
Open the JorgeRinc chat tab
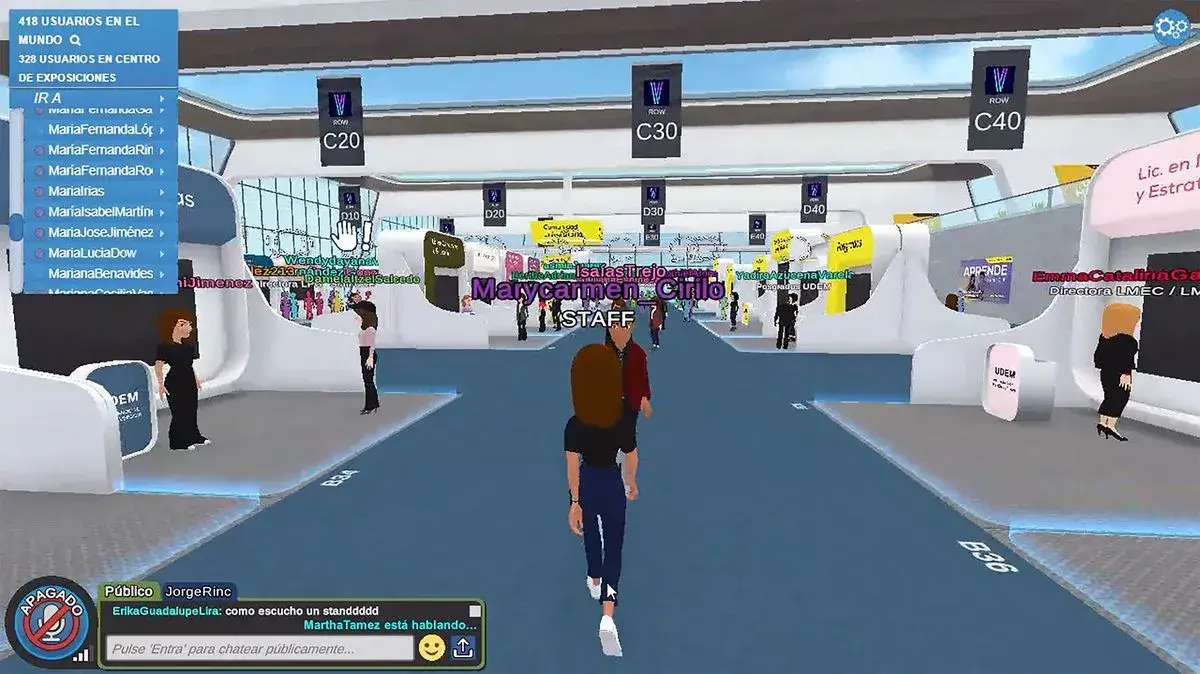tap(198, 591)
